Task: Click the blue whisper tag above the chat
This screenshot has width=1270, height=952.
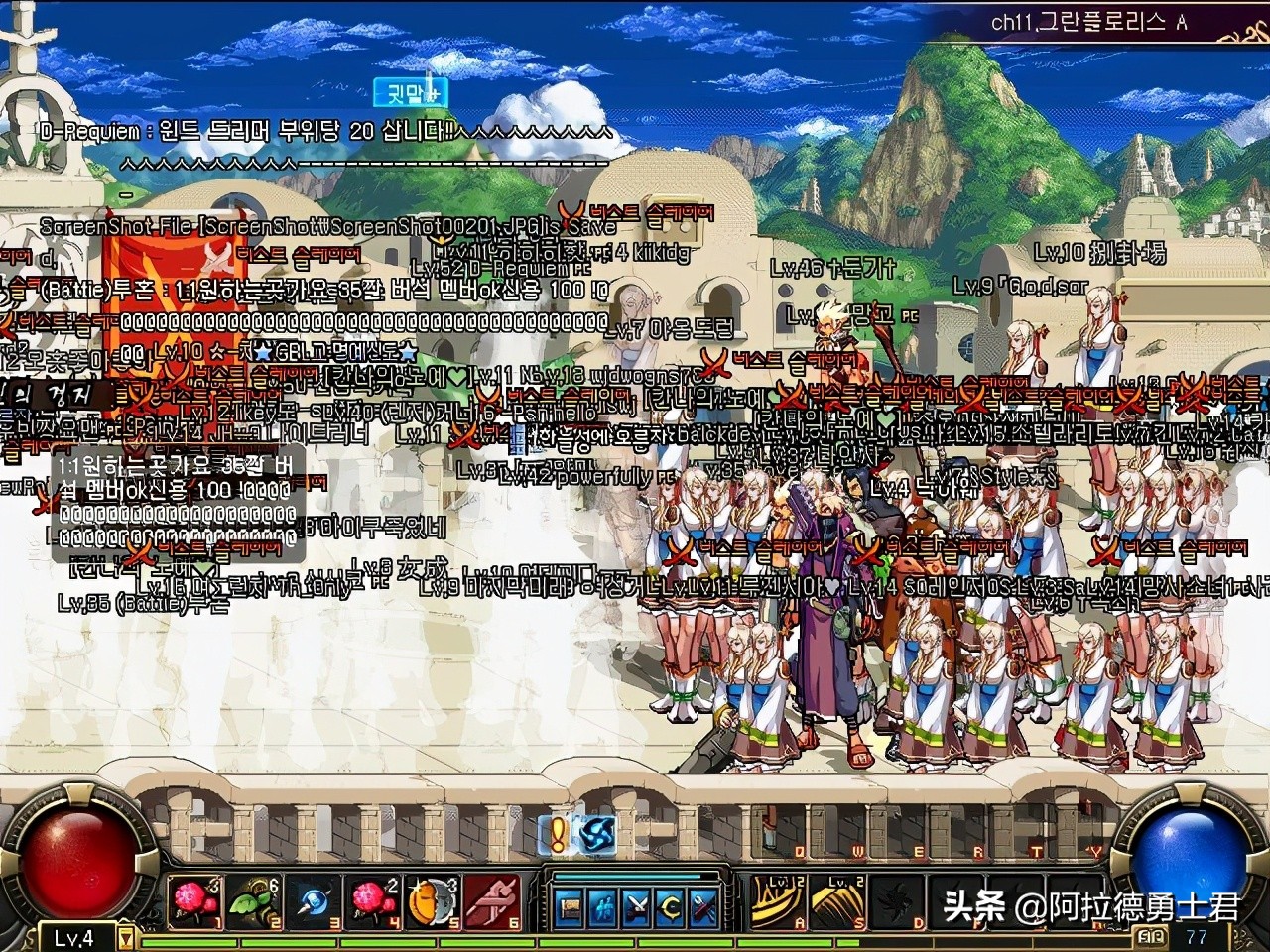Action: click(411, 93)
